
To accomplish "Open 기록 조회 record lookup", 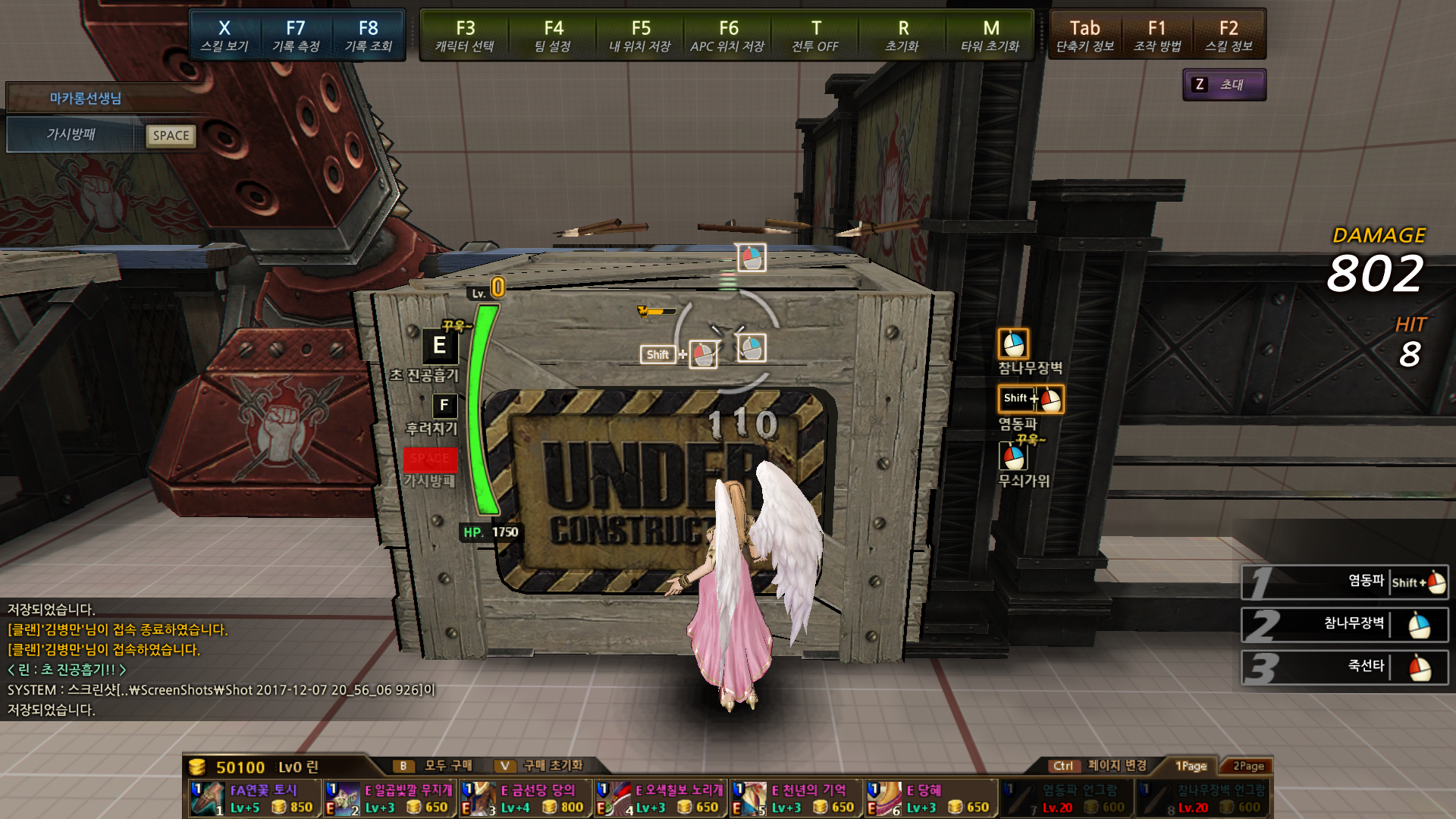I will coord(369,36).
